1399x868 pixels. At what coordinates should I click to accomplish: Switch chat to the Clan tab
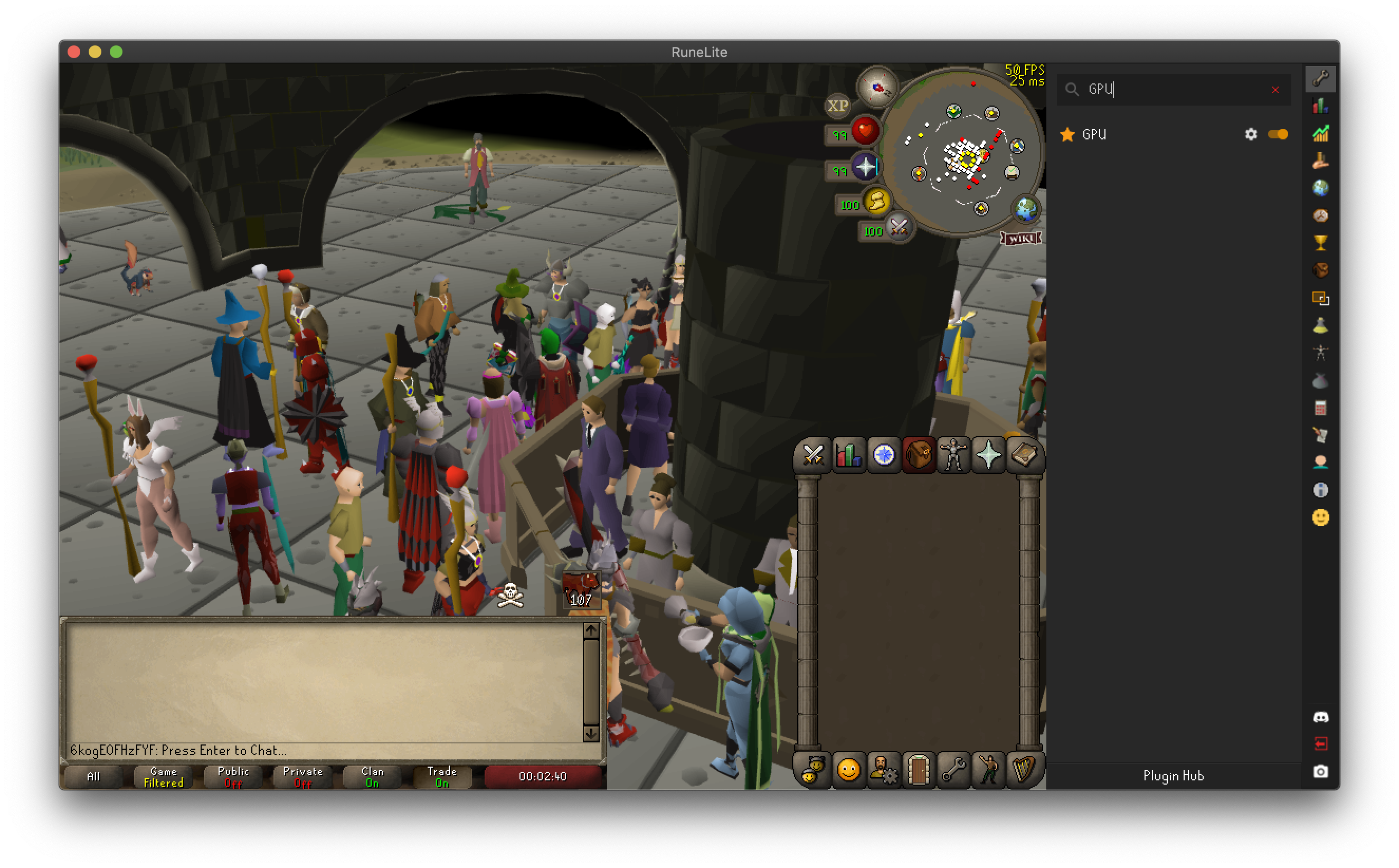[372, 777]
